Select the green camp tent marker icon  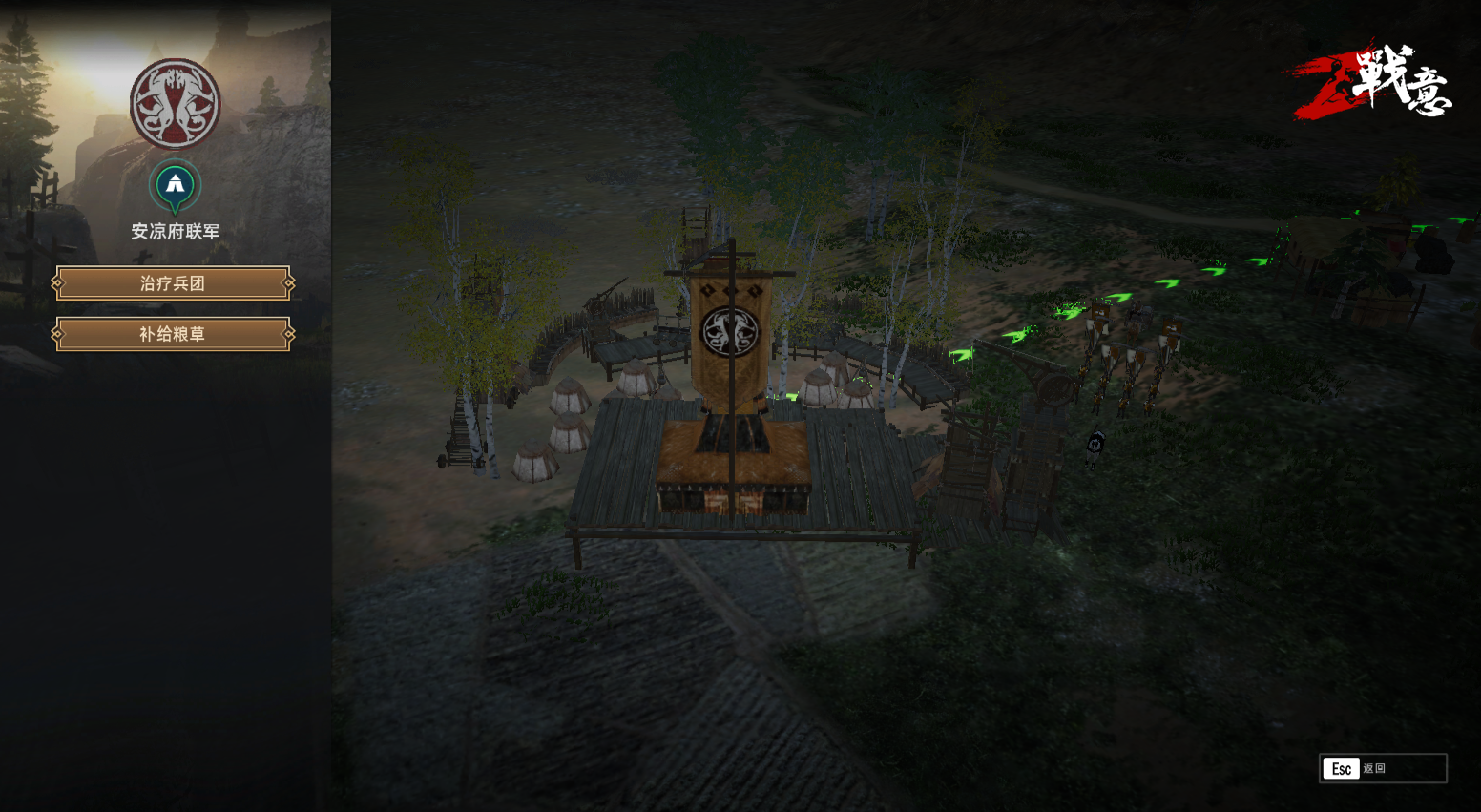coord(175,184)
